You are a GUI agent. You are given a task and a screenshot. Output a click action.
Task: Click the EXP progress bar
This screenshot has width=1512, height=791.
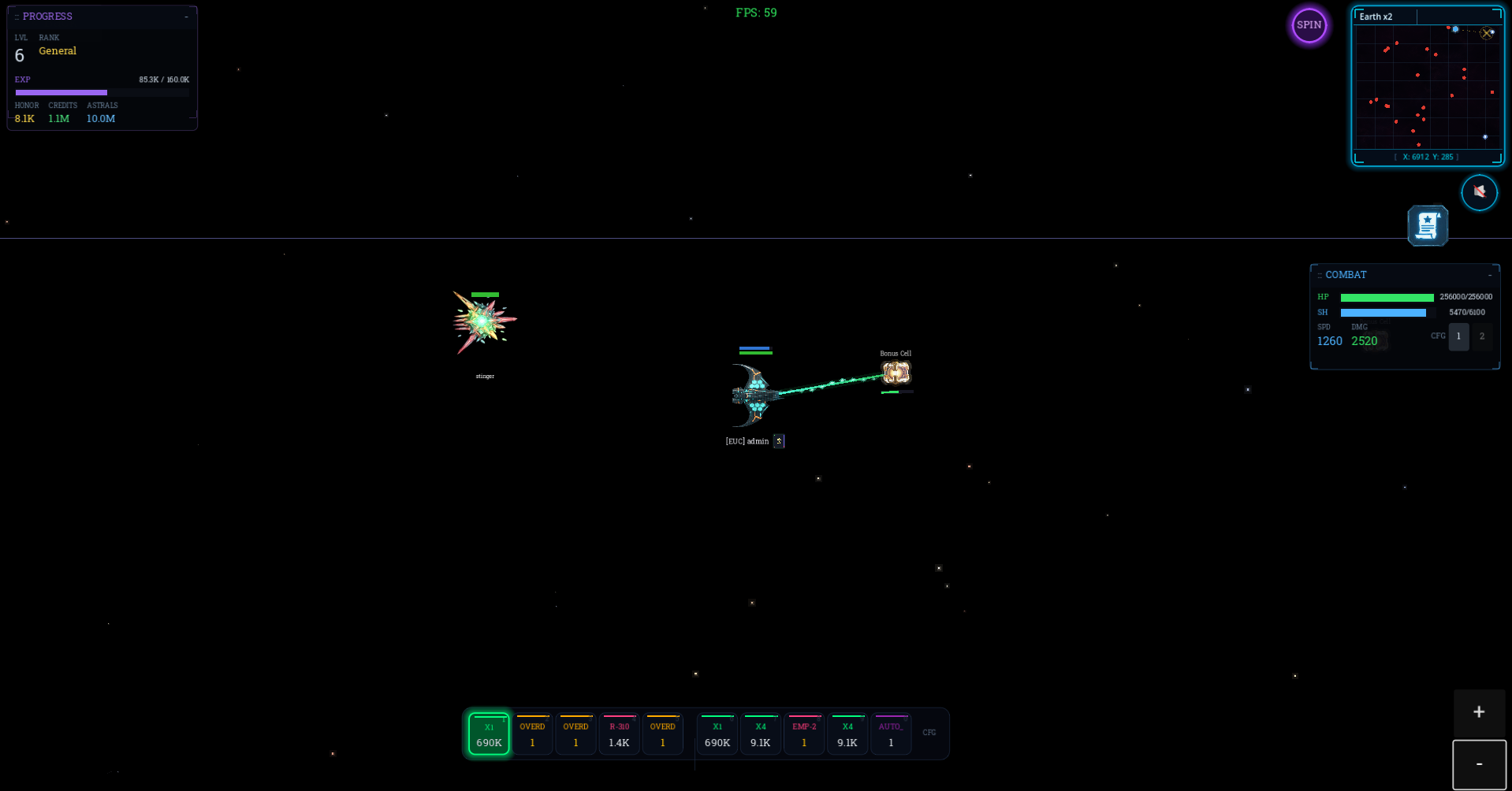coord(102,92)
